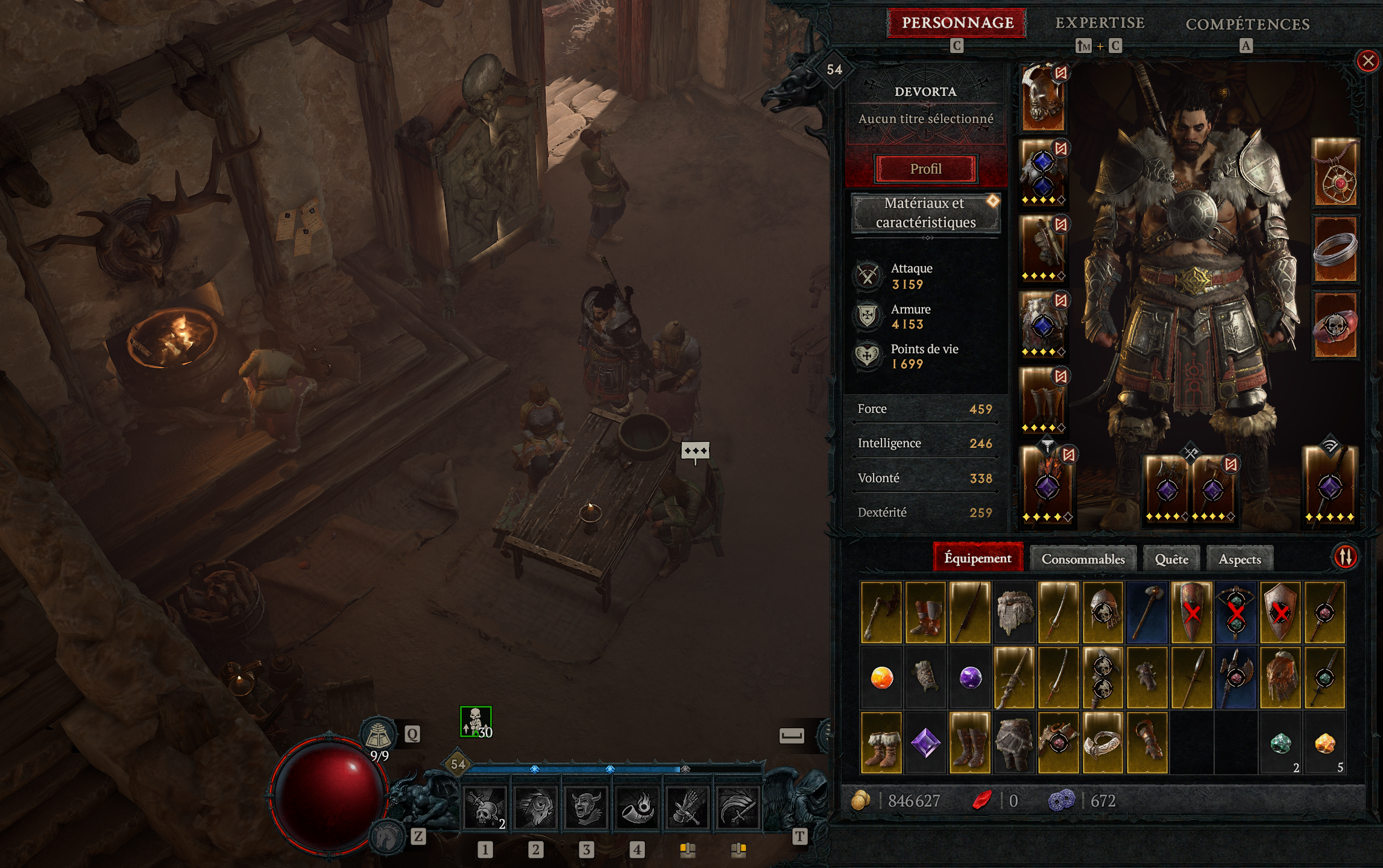This screenshot has width=1383, height=868.
Task: Select the equipped helmet slot
Action: pos(1043,98)
